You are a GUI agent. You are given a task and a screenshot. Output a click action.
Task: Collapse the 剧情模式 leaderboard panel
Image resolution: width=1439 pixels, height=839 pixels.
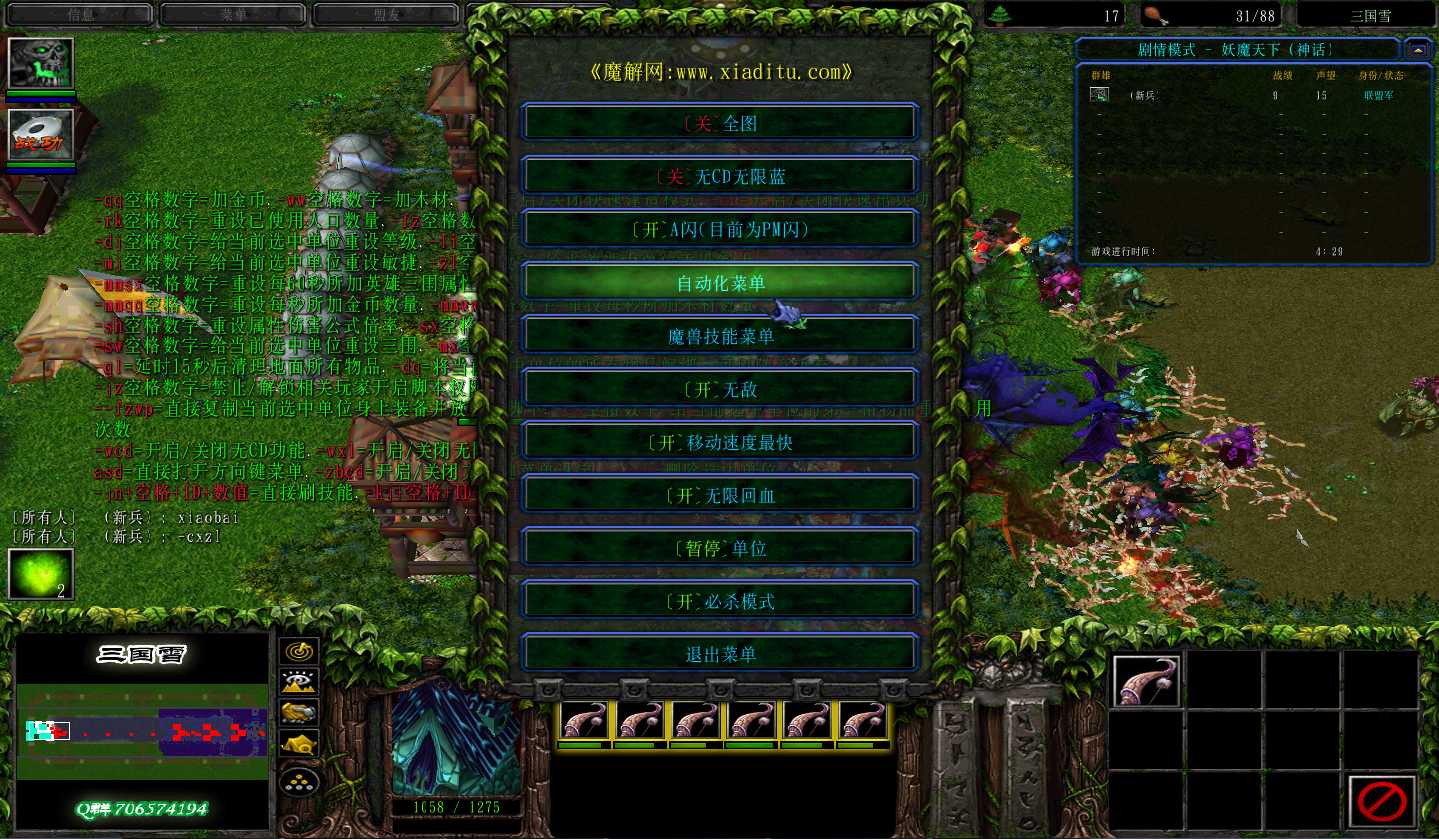pos(1417,49)
